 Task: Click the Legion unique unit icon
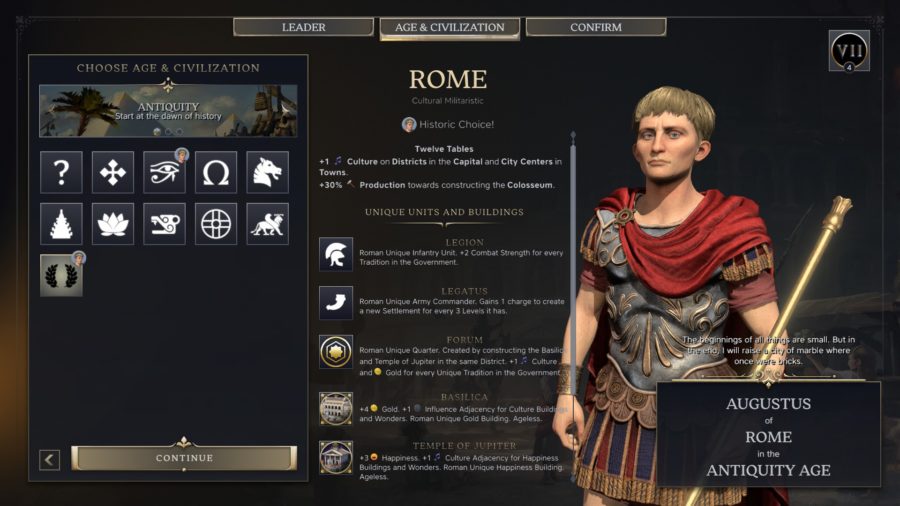pos(336,254)
